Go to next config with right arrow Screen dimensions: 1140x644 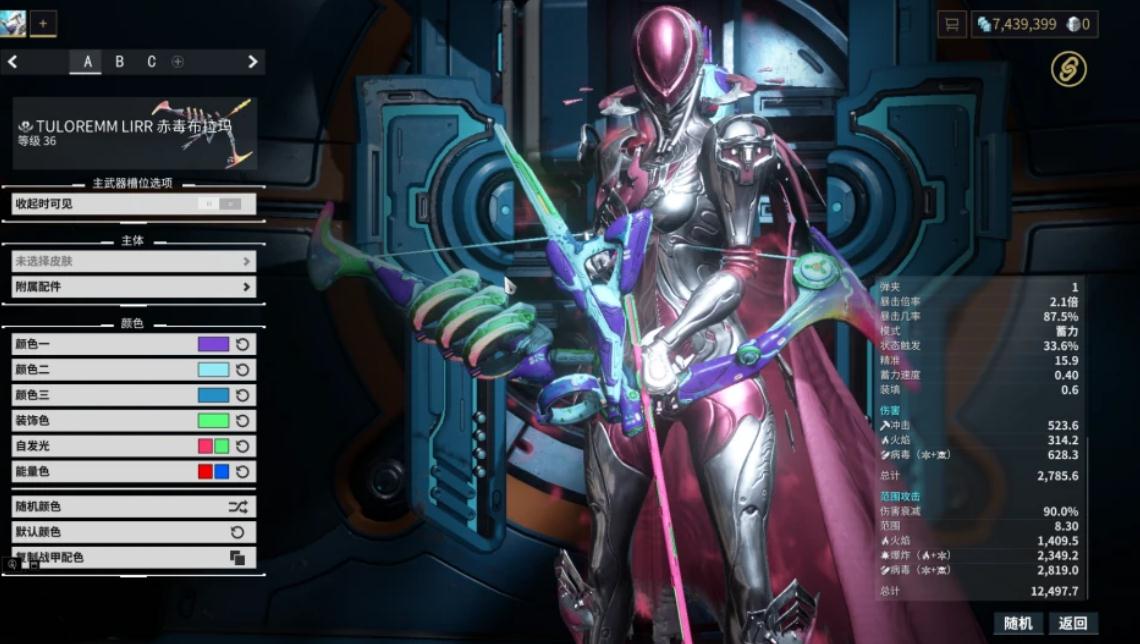(253, 62)
